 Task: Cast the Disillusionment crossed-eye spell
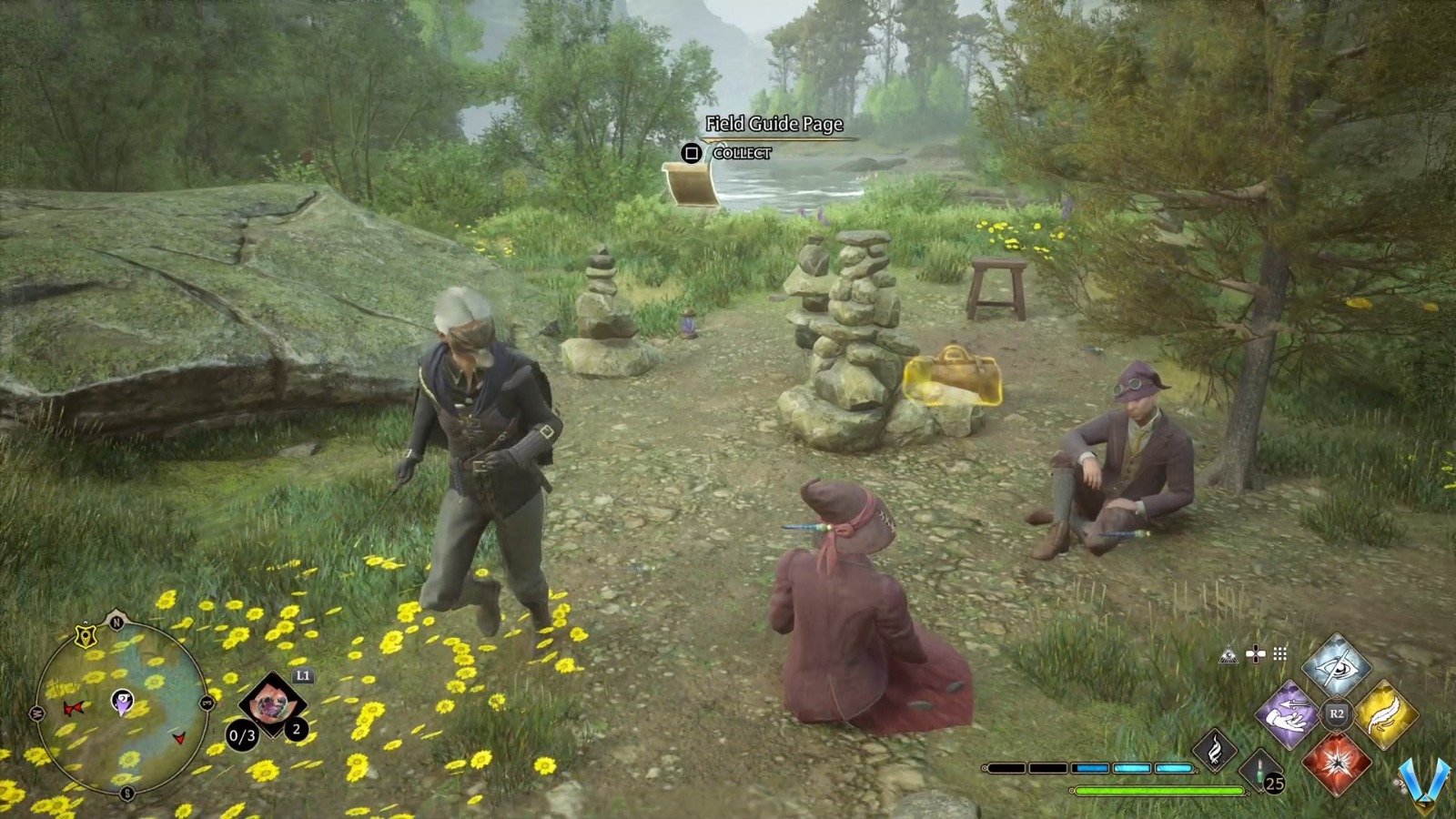click(1336, 667)
